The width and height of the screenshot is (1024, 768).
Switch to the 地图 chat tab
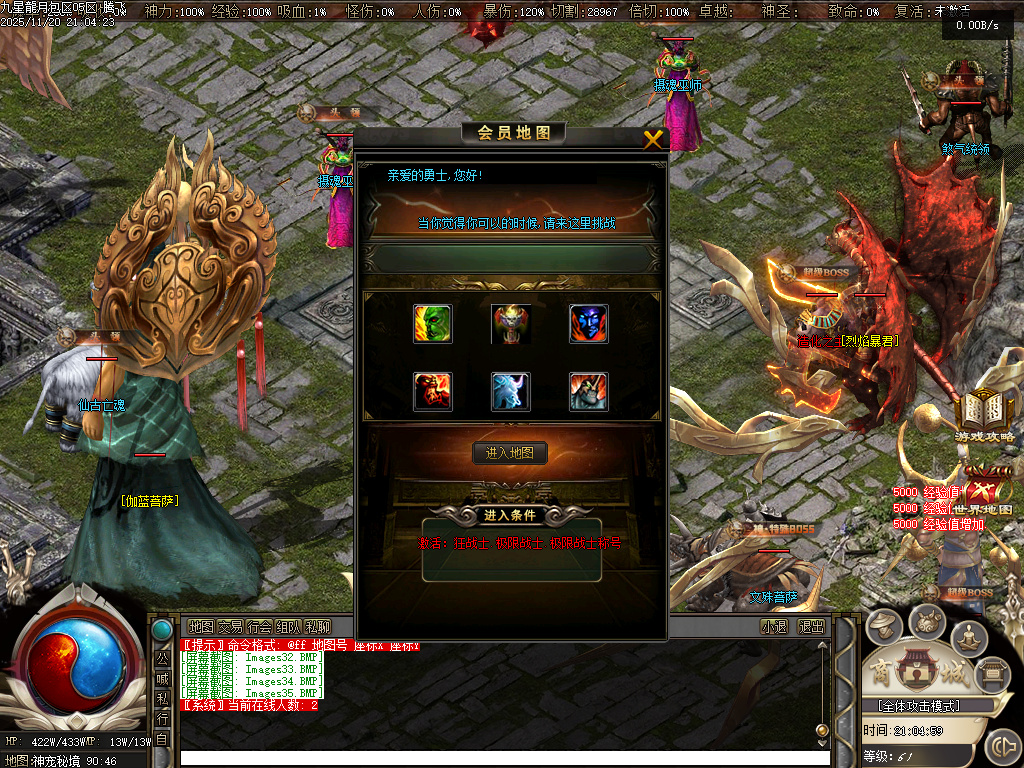[x=201, y=627]
